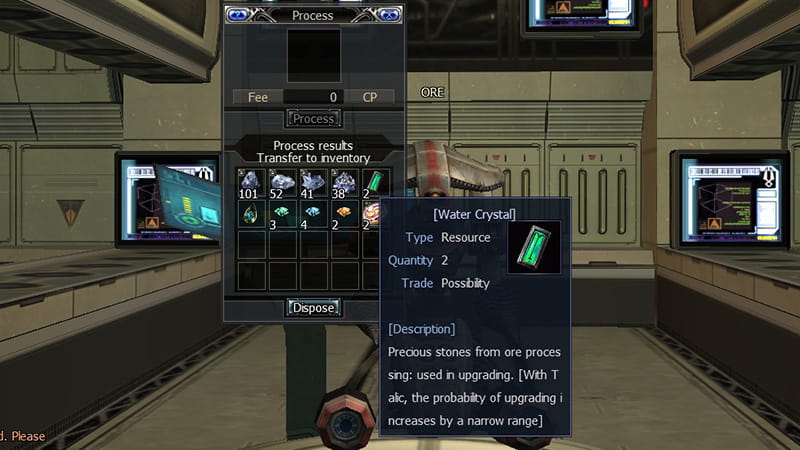Viewport: 800px width, 450px height.
Task: Select the teal gem stack of 3
Action: (x=282, y=214)
